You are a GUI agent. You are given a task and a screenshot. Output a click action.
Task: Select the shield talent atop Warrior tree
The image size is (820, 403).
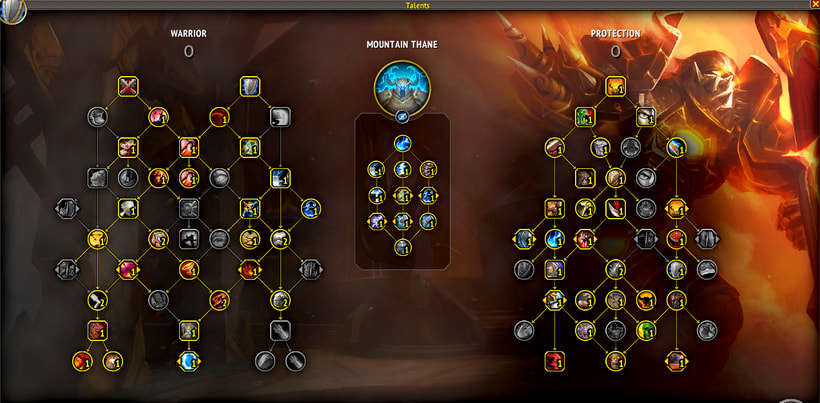tap(250, 87)
